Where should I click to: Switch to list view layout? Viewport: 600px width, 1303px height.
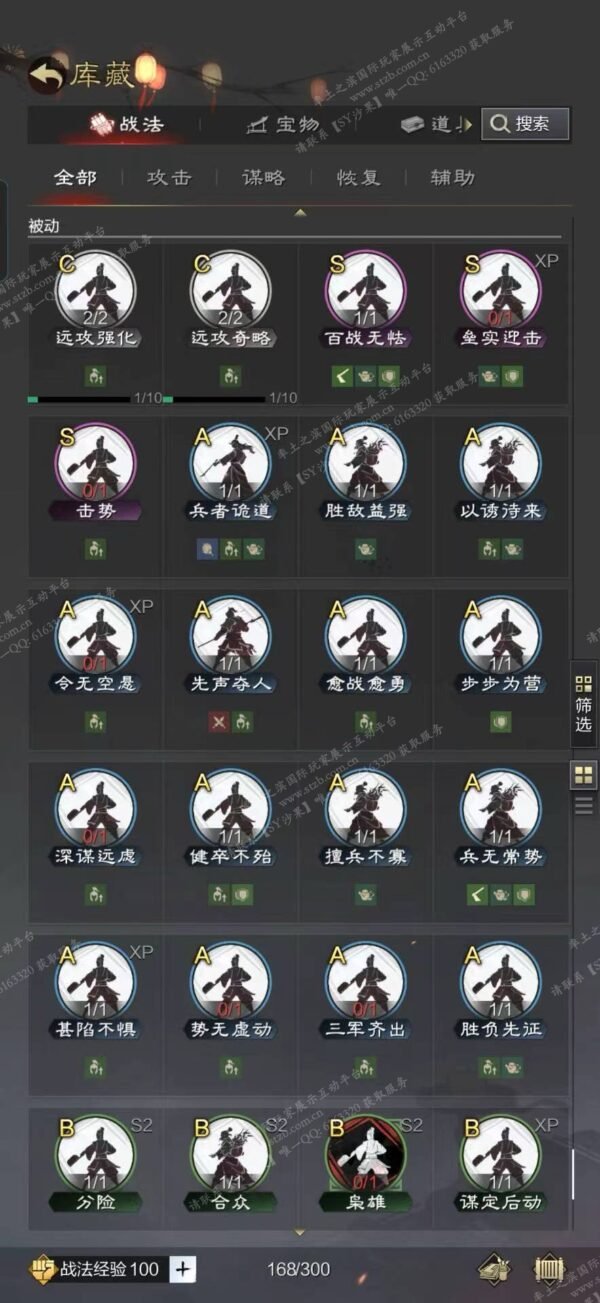583,806
